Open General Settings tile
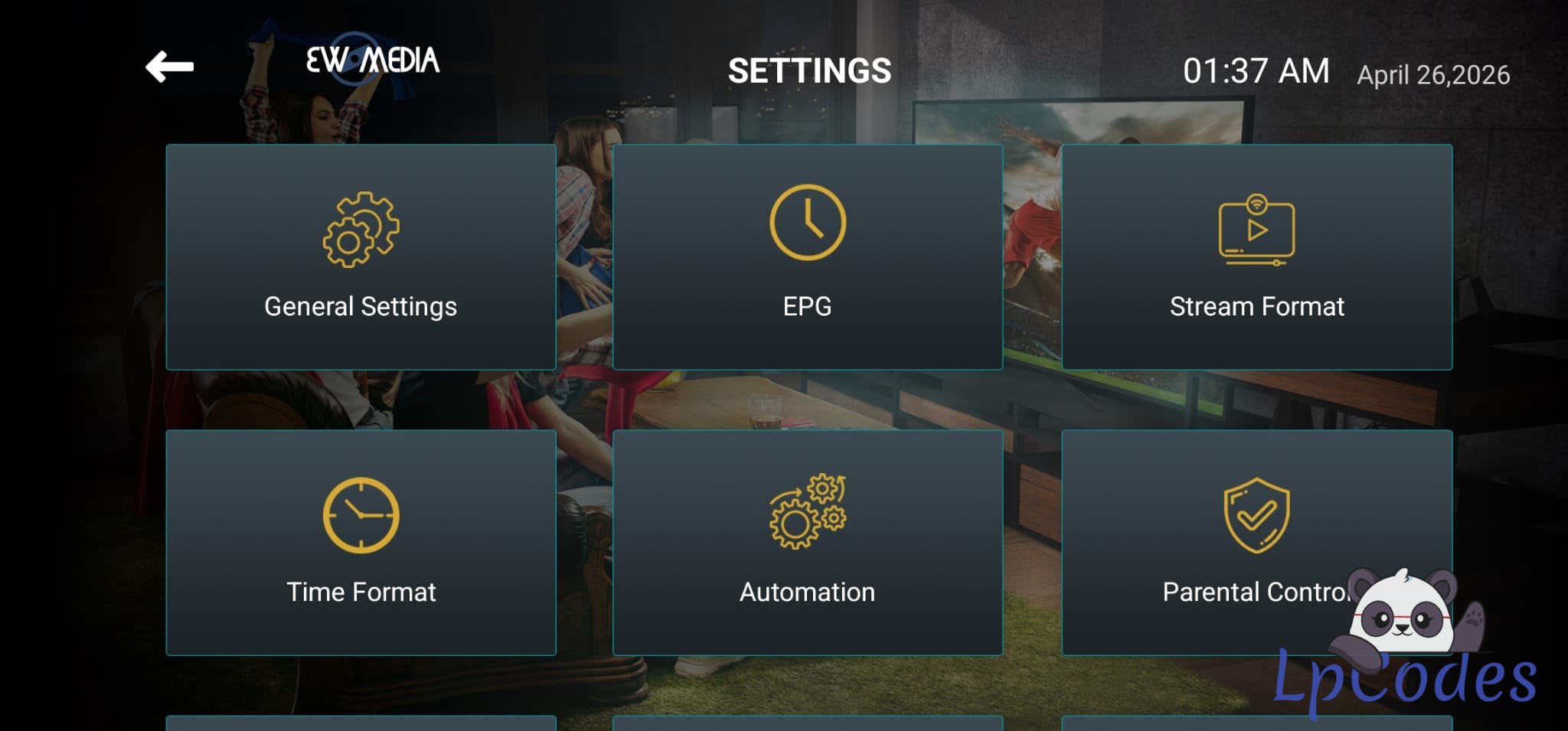Image resolution: width=1568 pixels, height=731 pixels. (361, 257)
